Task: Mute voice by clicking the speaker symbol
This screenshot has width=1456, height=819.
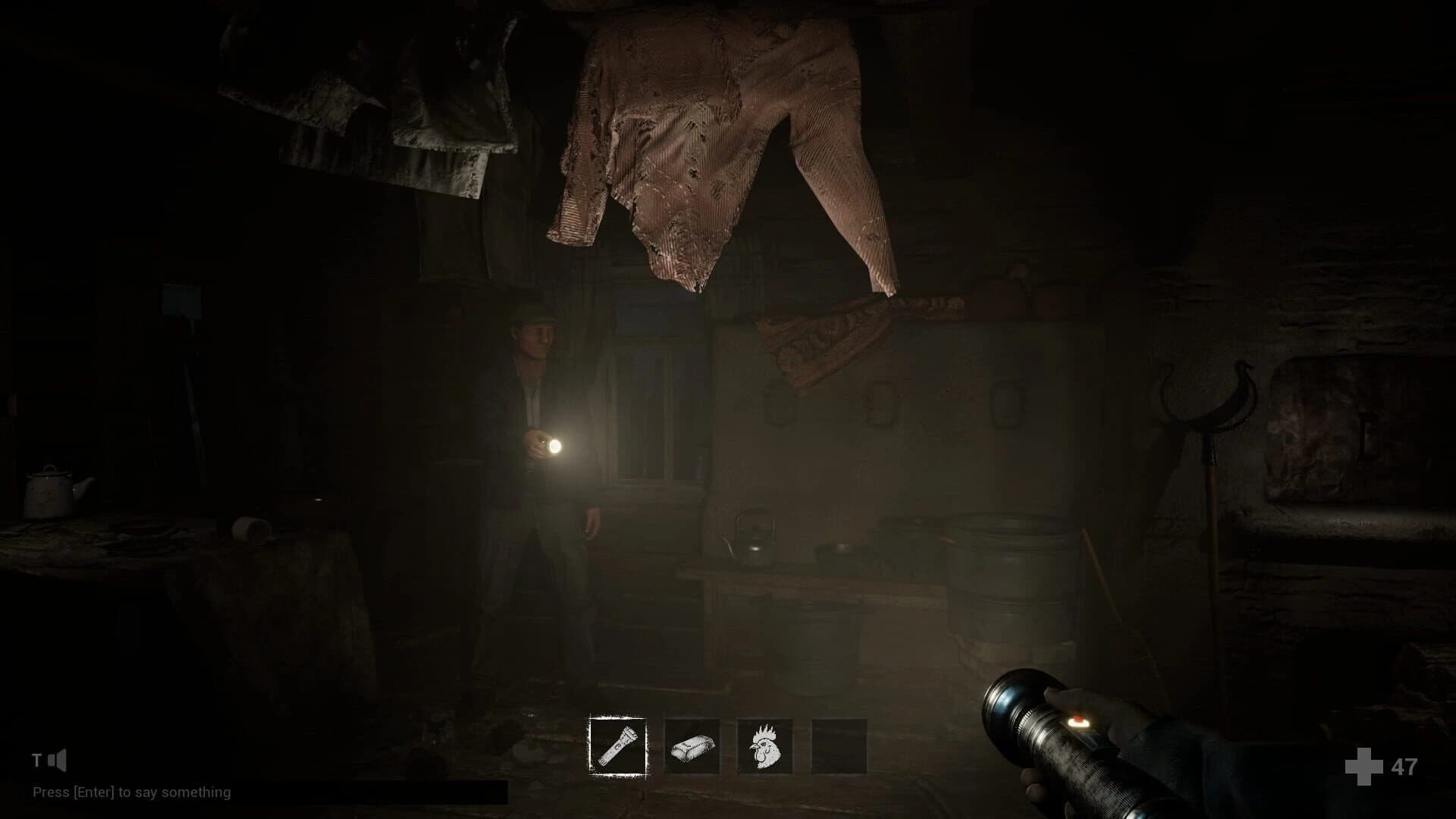Action: click(58, 759)
